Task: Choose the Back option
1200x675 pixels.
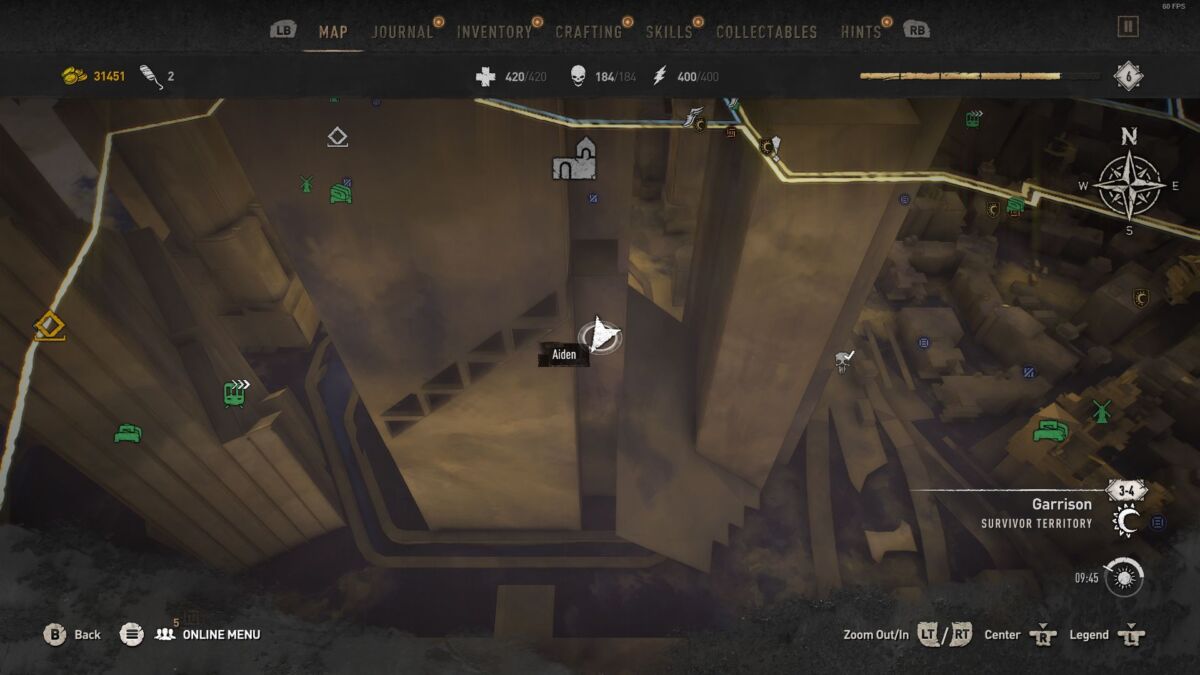Action: (73, 634)
